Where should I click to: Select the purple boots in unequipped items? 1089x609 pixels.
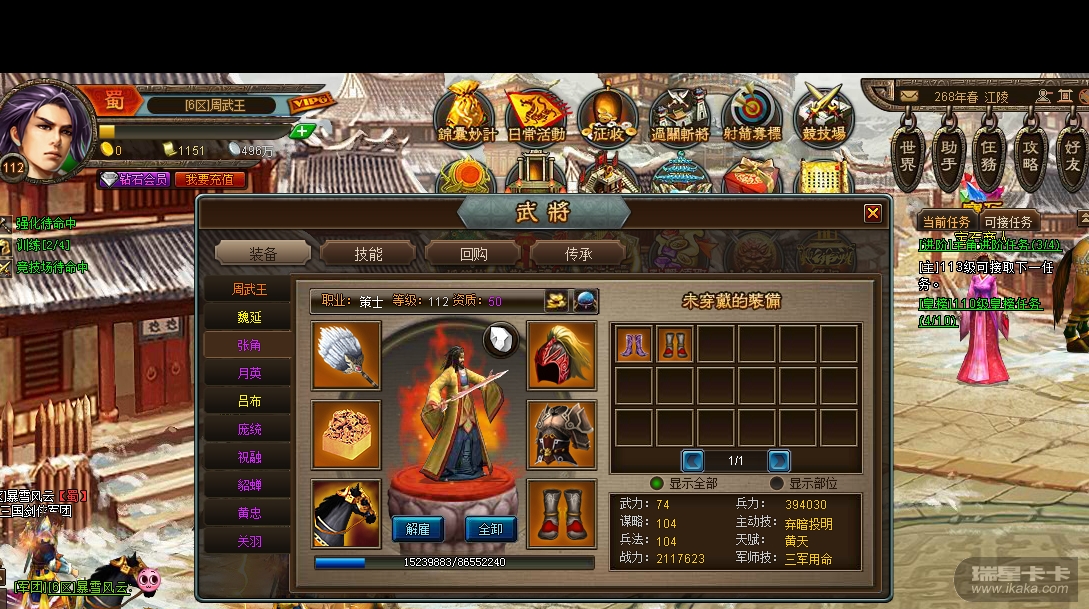(x=634, y=344)
